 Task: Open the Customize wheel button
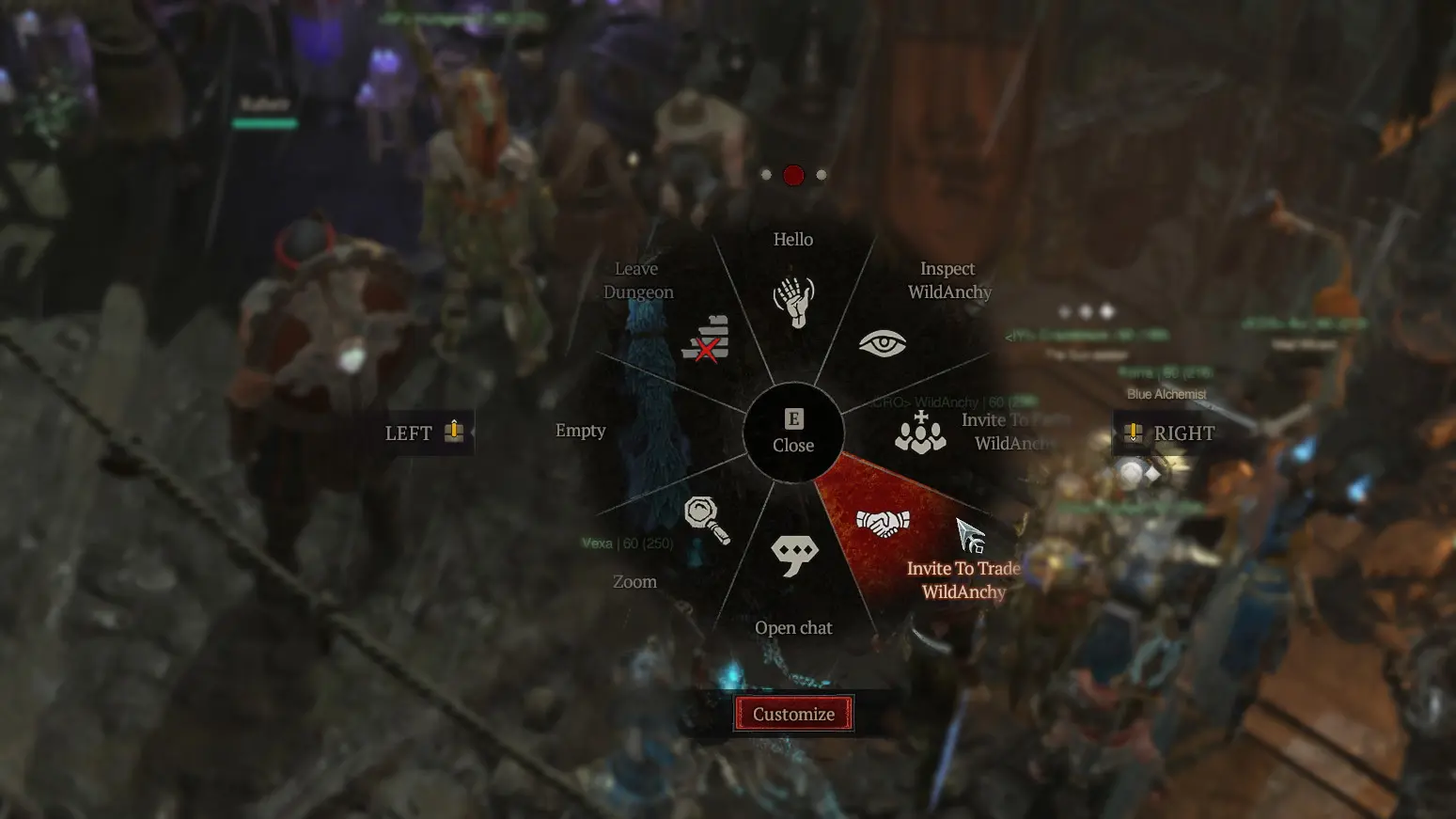pos(793,714)
